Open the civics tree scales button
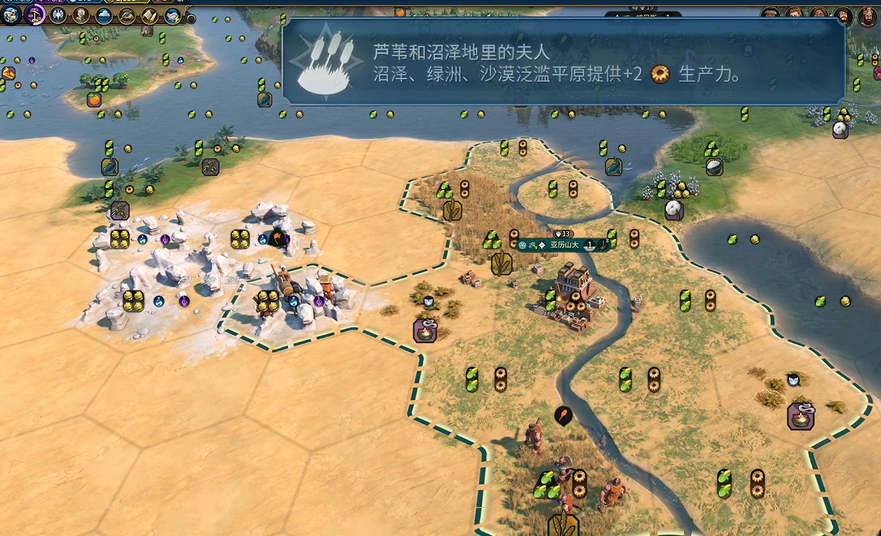Image resolution: width=881 pixels, height=536 pixels. 35,15
